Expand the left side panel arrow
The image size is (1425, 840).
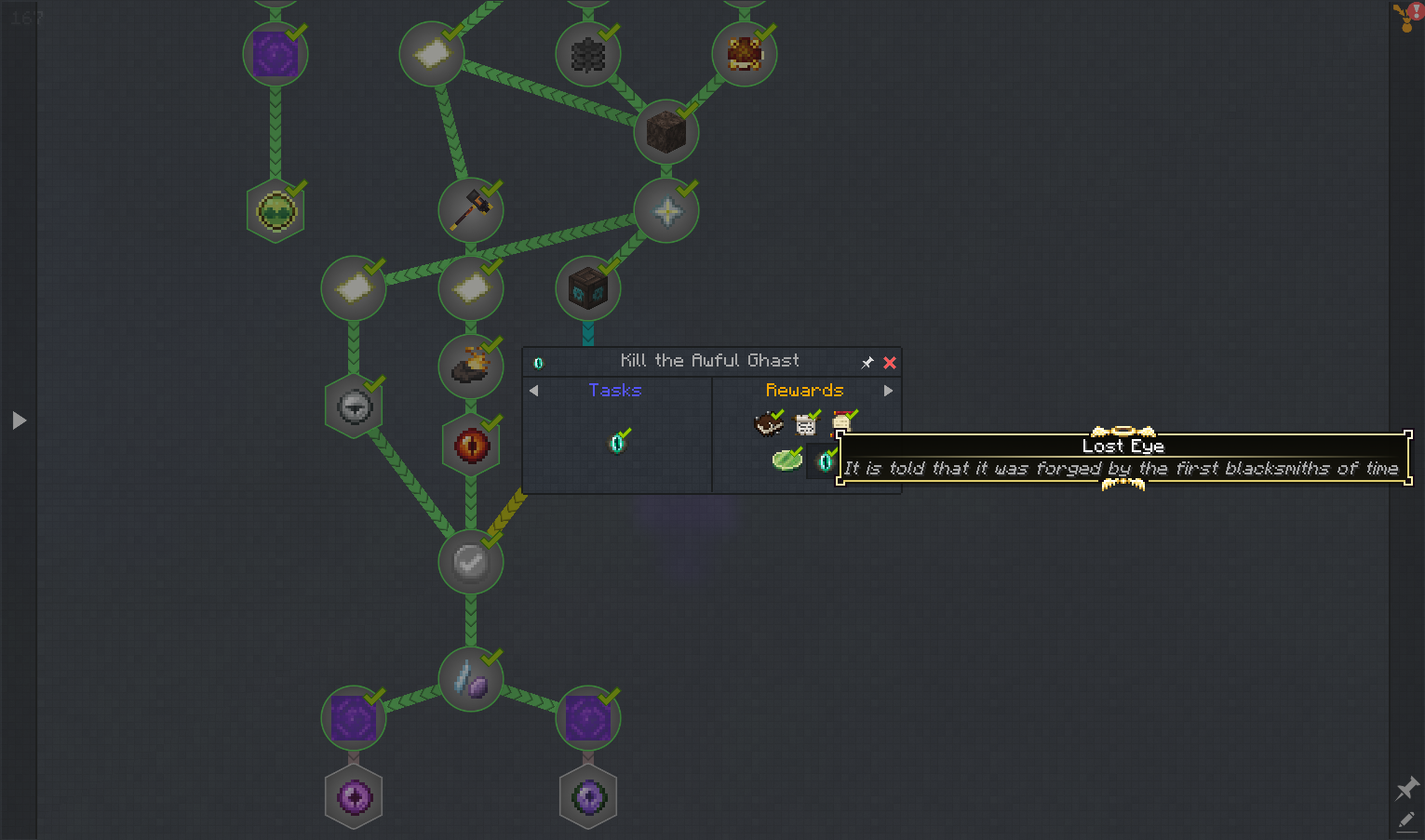click(x=20, y=420)
